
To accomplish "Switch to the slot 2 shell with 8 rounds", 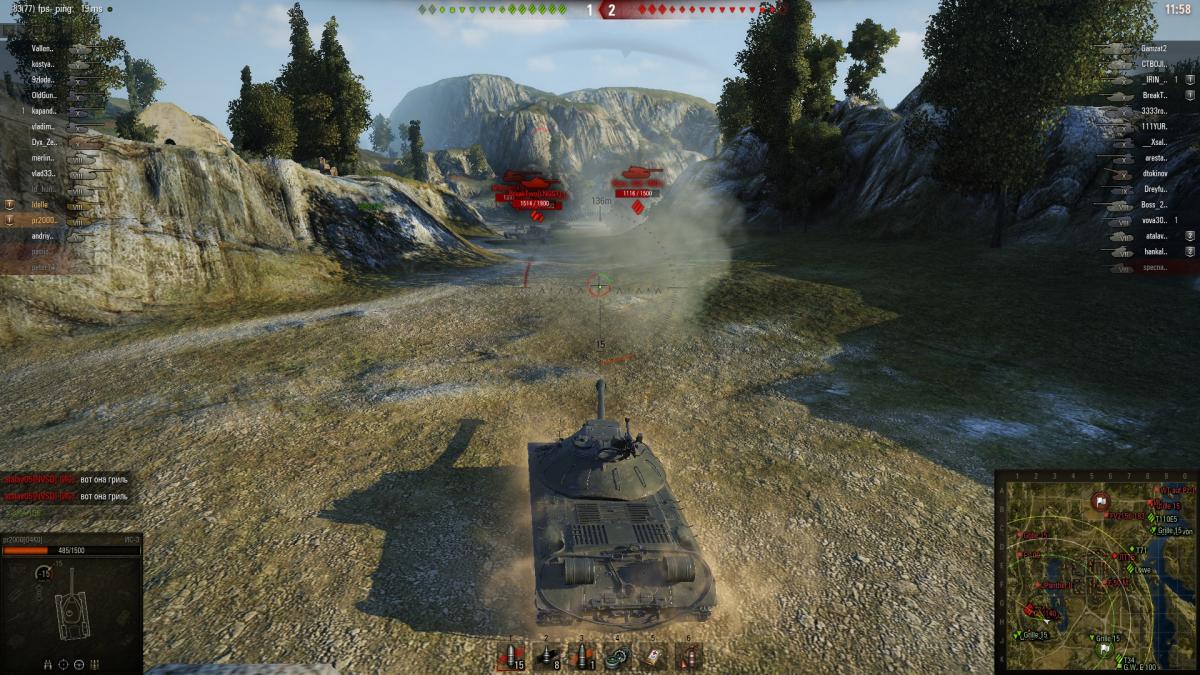I will coord(547,656).
